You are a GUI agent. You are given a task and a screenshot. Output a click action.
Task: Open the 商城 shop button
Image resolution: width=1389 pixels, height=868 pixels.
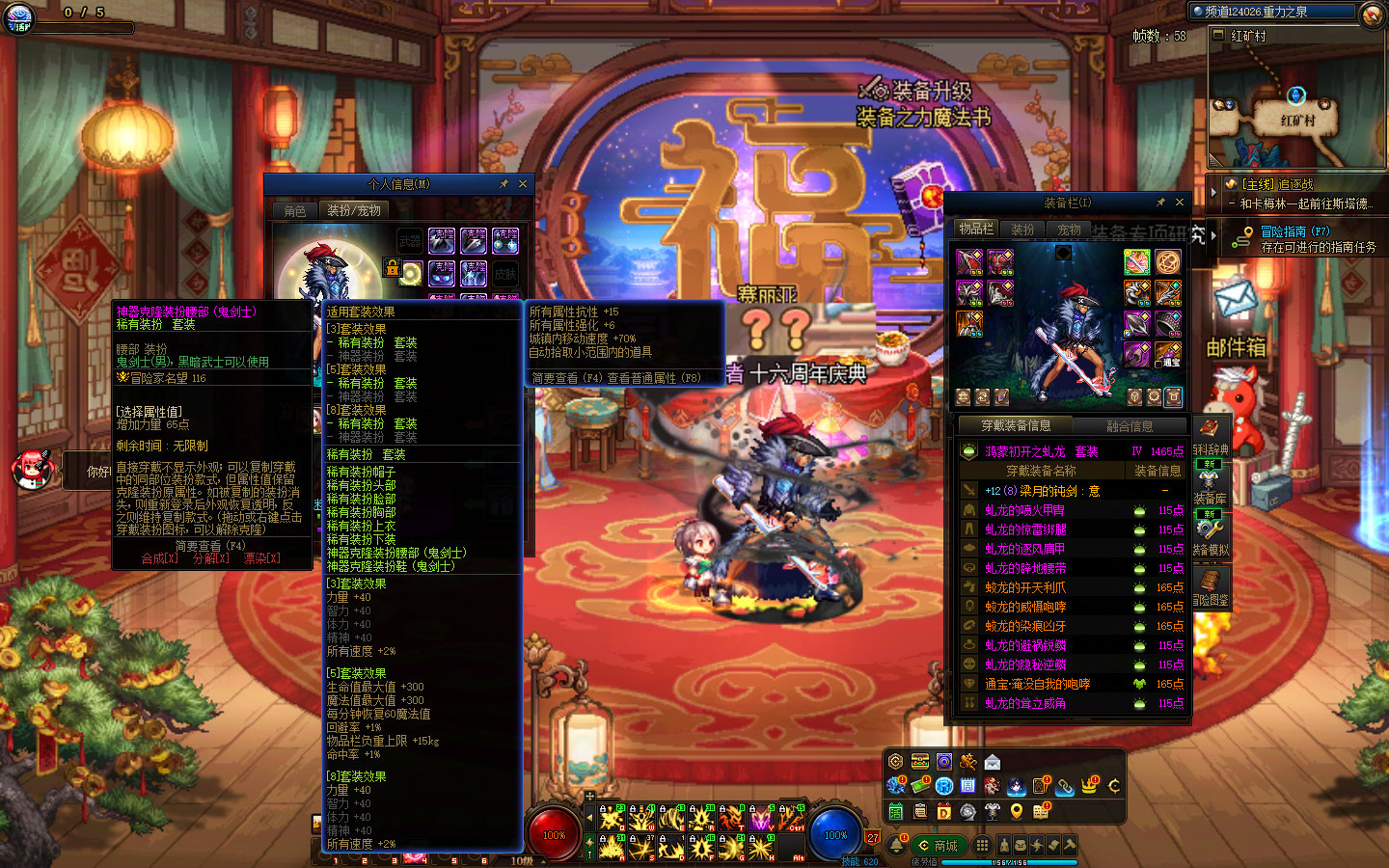point(939,846)
